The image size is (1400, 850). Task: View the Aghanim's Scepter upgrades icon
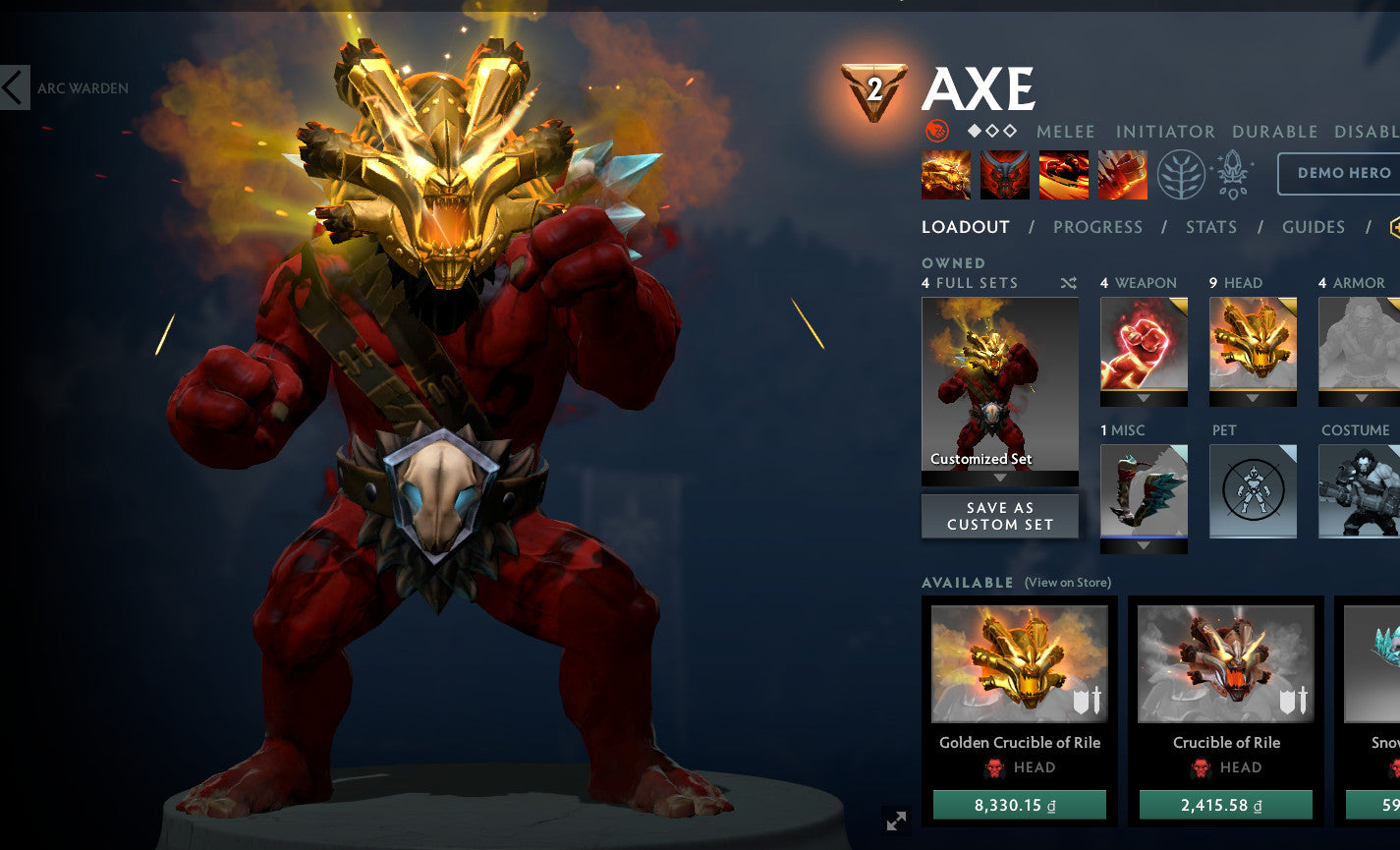[x=1231, y=173]
